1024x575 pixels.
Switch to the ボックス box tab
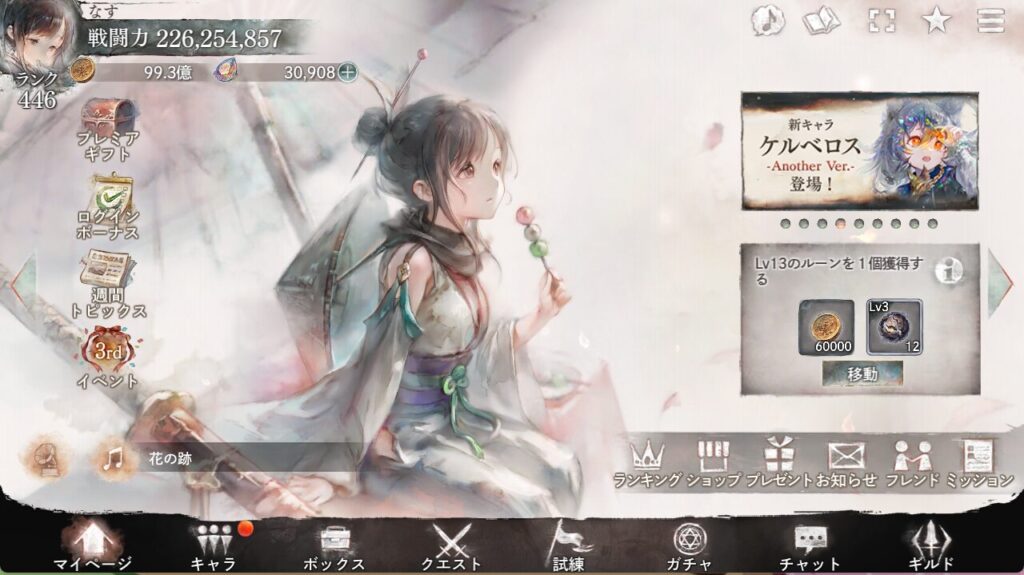click(333, 545)
